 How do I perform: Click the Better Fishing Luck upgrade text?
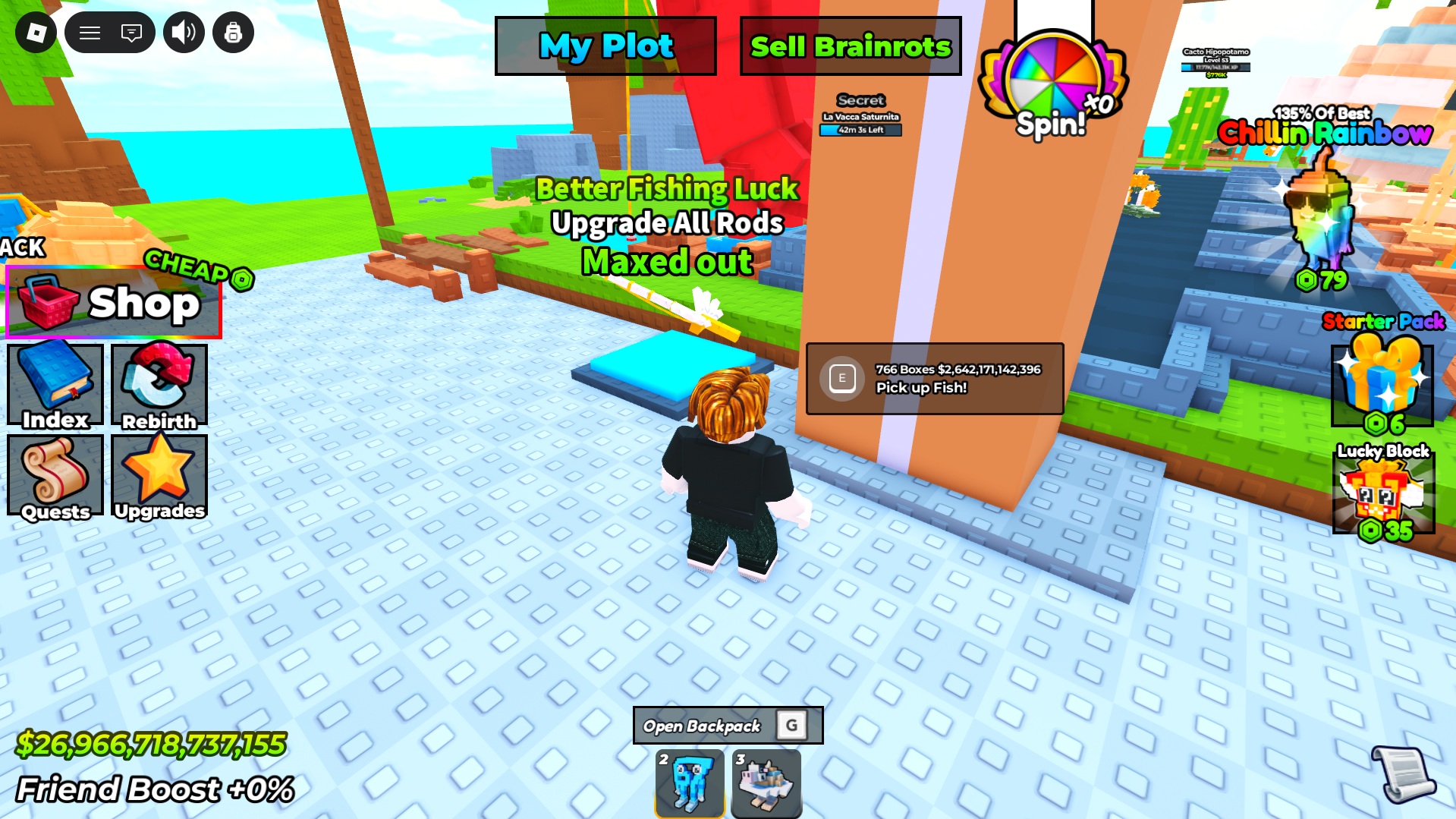666,188
